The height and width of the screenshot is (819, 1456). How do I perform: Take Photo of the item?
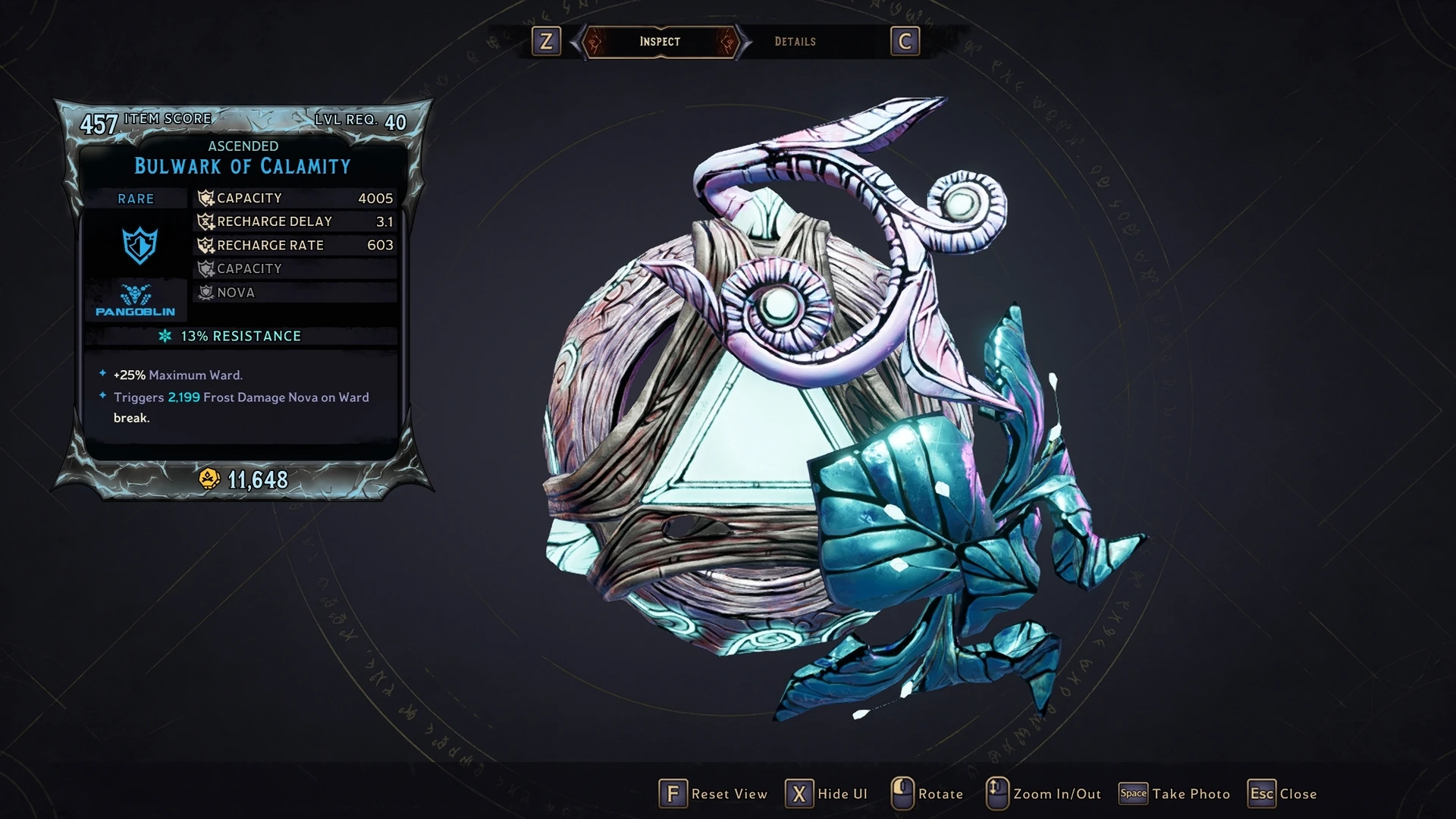(1175, 794)
